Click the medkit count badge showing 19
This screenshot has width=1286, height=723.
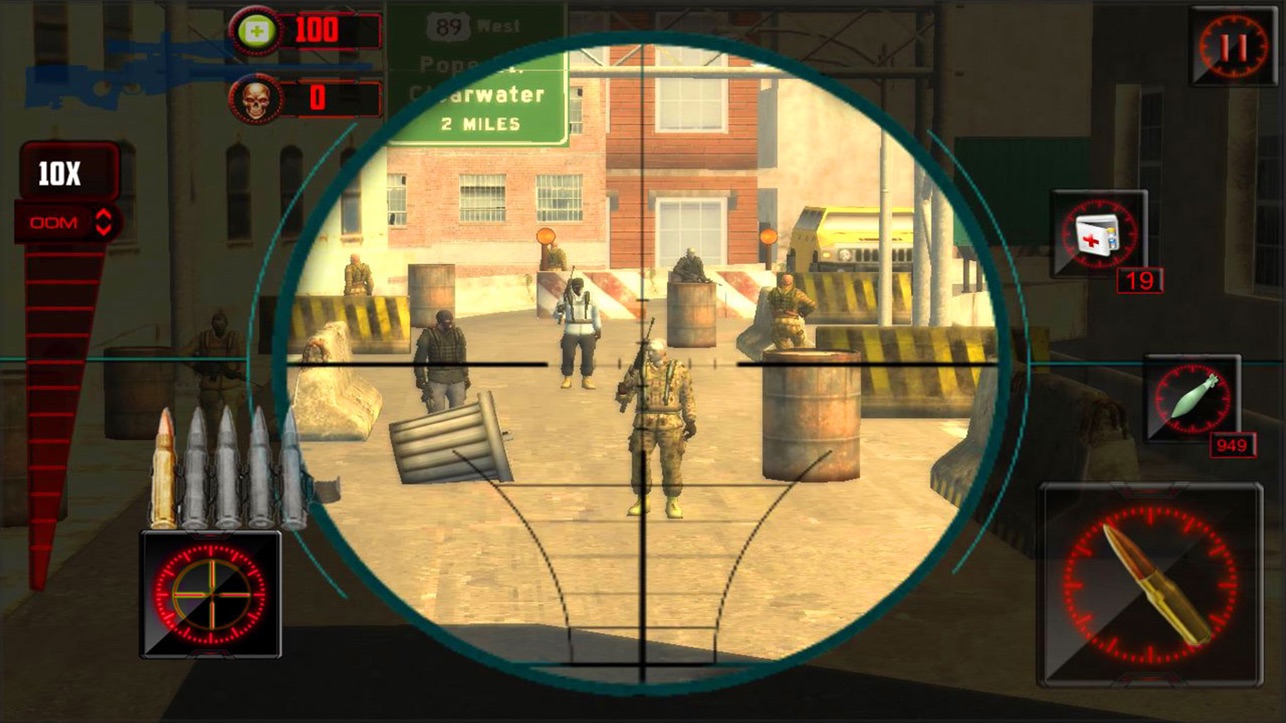click(1140, 282)
